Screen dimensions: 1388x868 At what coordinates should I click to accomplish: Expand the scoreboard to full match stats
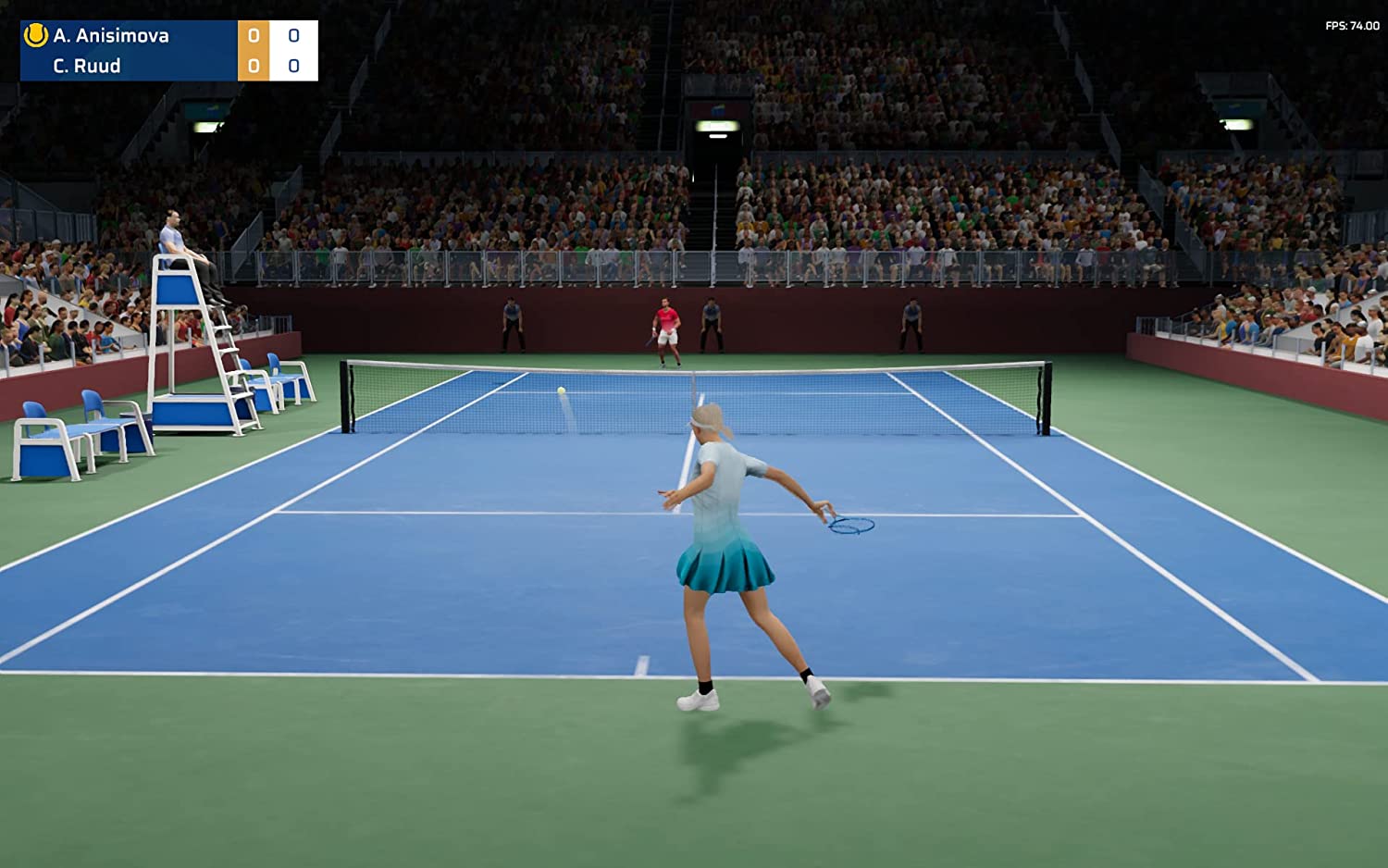[x=167, y=52]
